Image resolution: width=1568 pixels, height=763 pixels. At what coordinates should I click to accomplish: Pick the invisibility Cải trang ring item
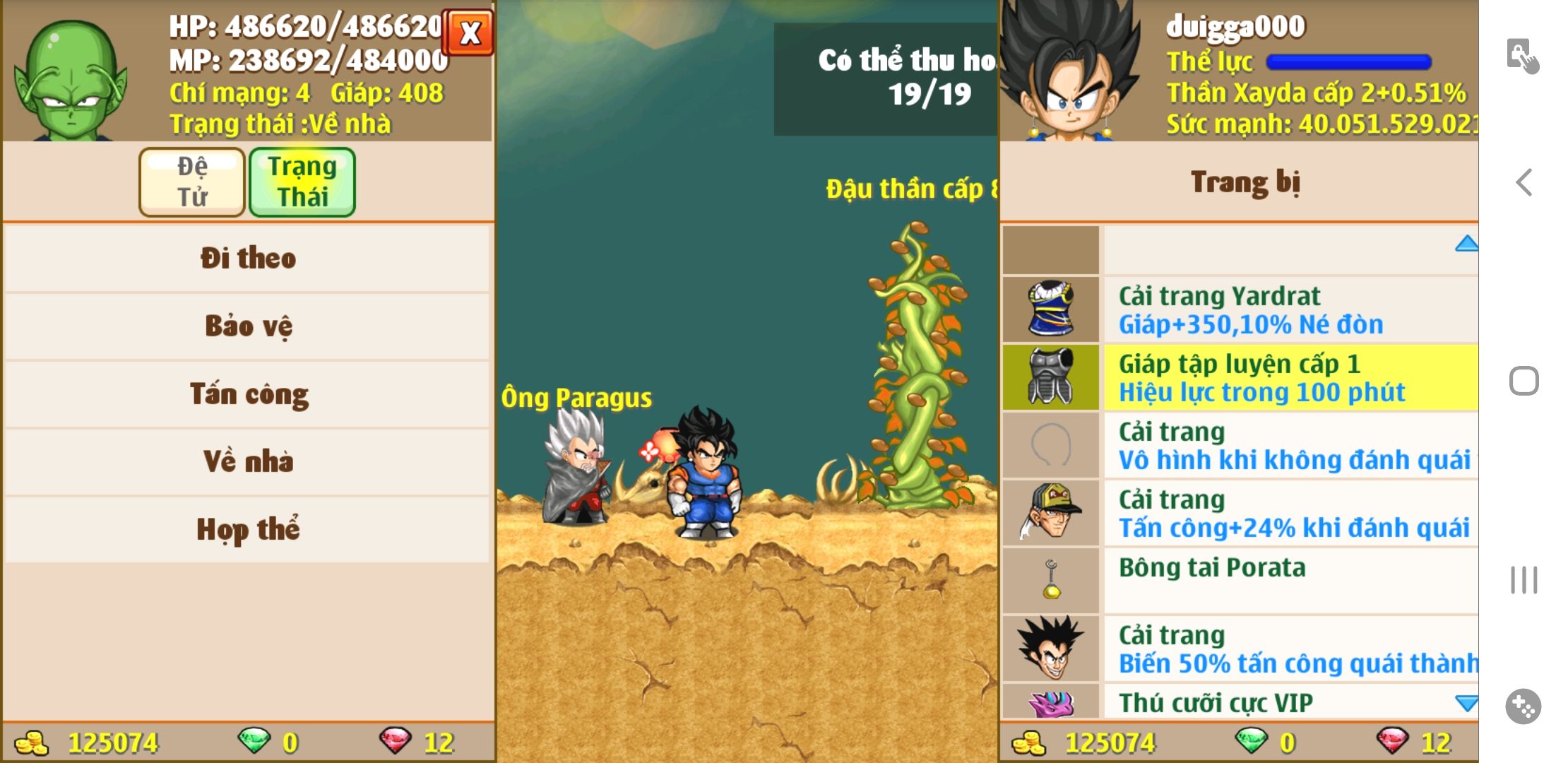point(1240,445)
